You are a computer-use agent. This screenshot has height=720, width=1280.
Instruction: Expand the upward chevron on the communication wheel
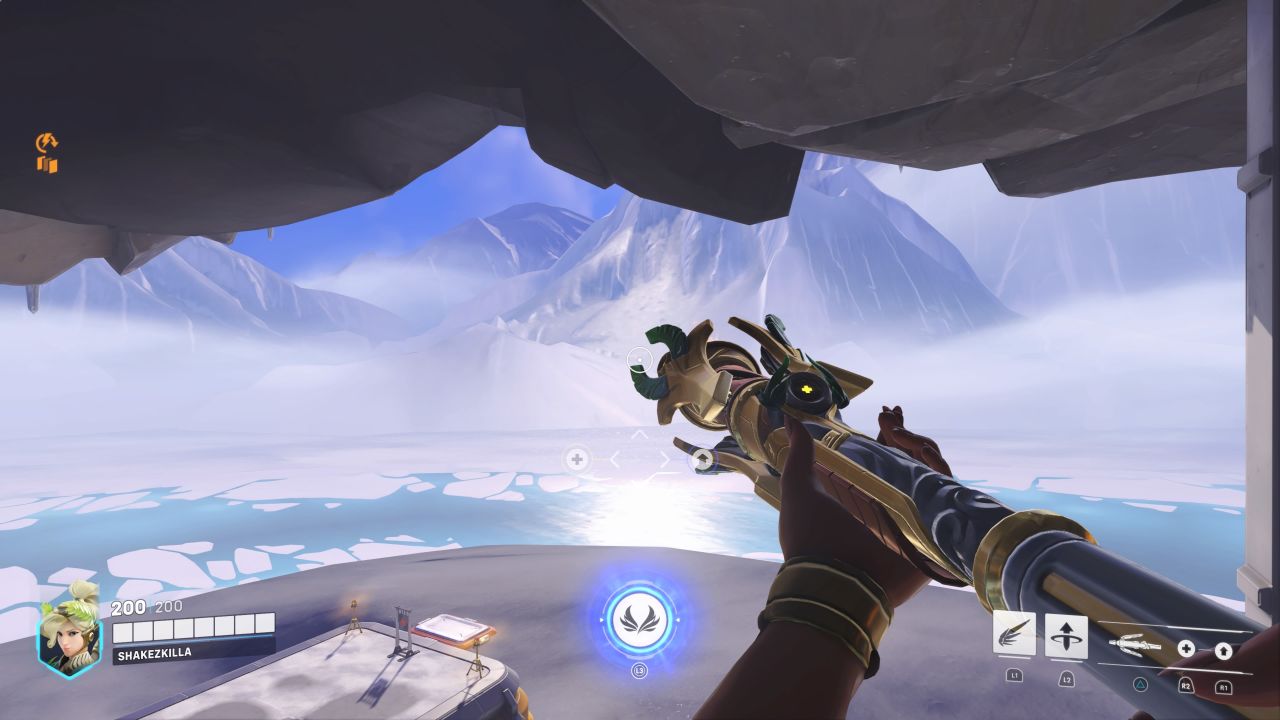click(x=639, y=433)
